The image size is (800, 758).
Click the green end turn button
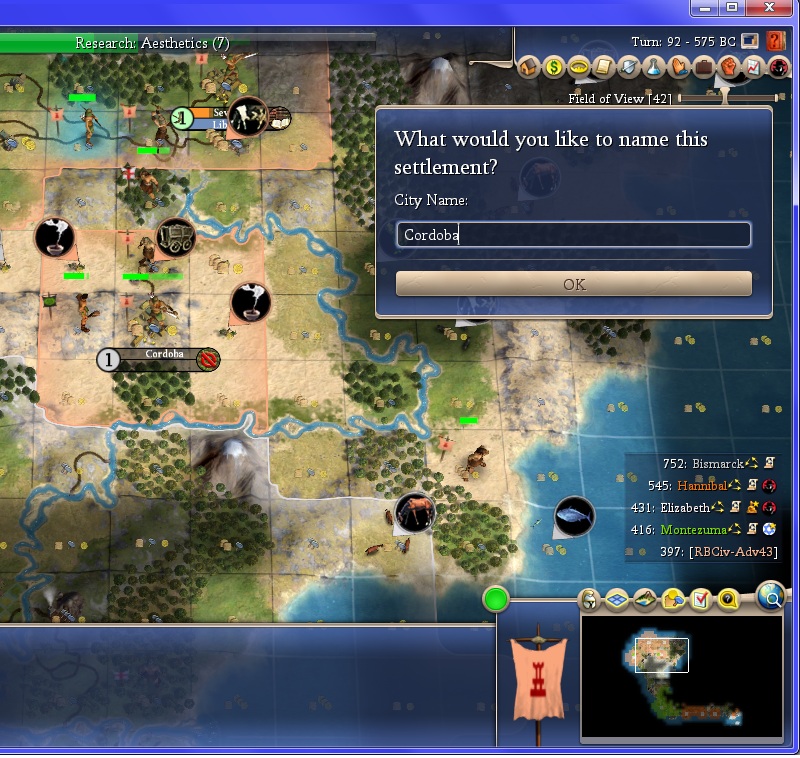pyautogui.click(x=496, y=599)
